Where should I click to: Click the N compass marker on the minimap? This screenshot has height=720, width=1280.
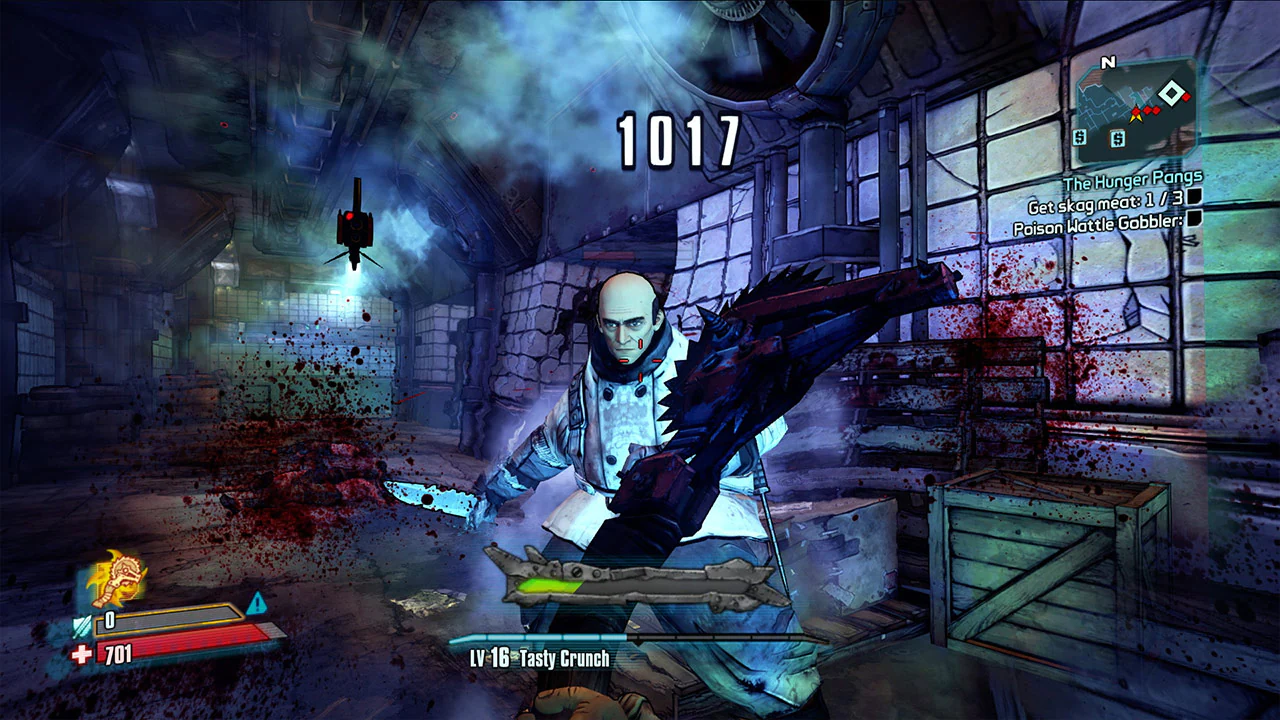1107,61
